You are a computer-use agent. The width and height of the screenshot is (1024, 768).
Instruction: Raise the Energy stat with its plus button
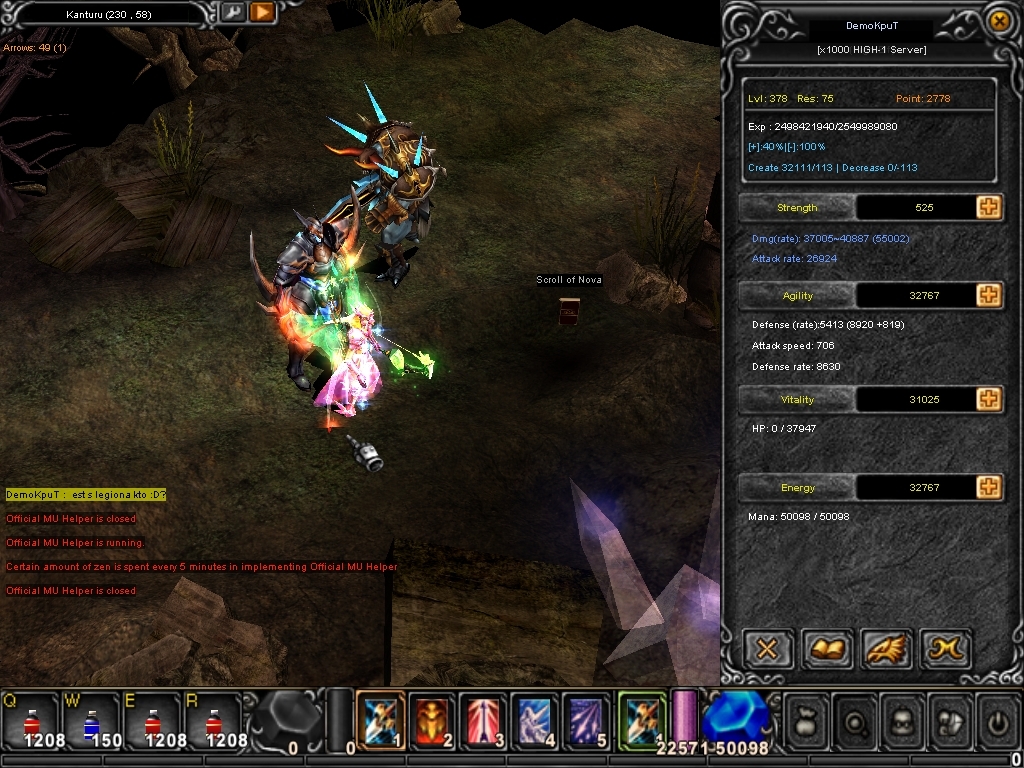988,487
